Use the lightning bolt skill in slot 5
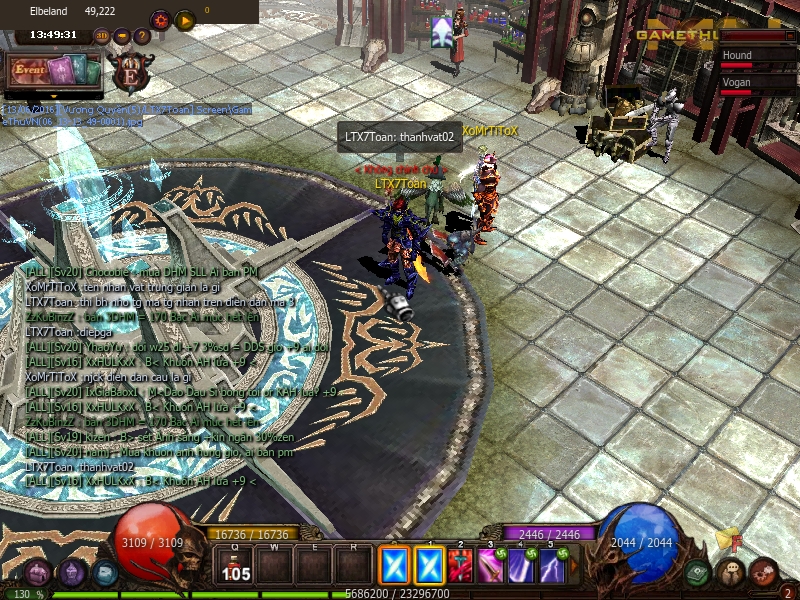Image resolution: width=800 pixels, height=600 pixels. (x=552, y=567)
